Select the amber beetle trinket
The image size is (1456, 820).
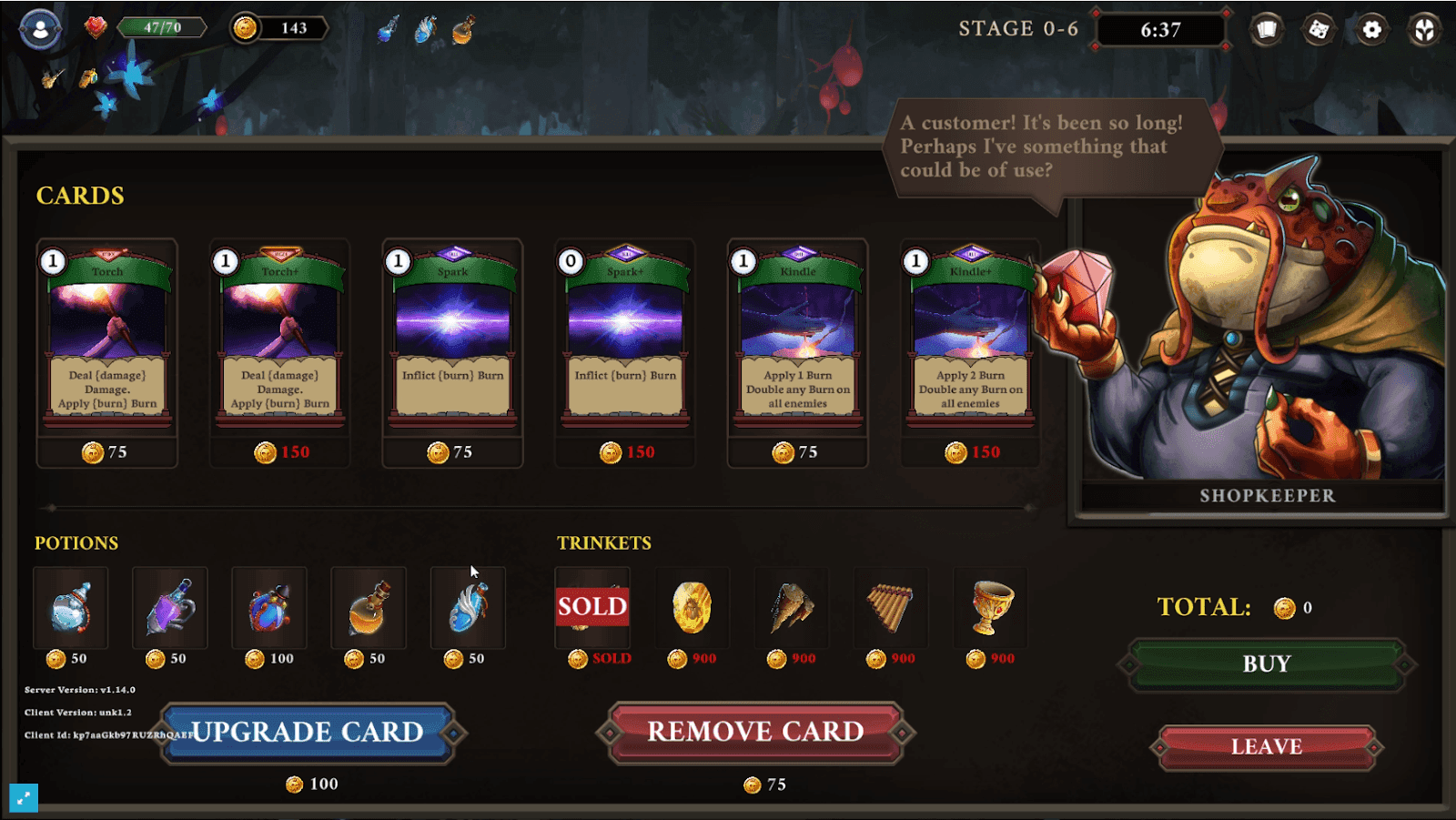point(693,608)
